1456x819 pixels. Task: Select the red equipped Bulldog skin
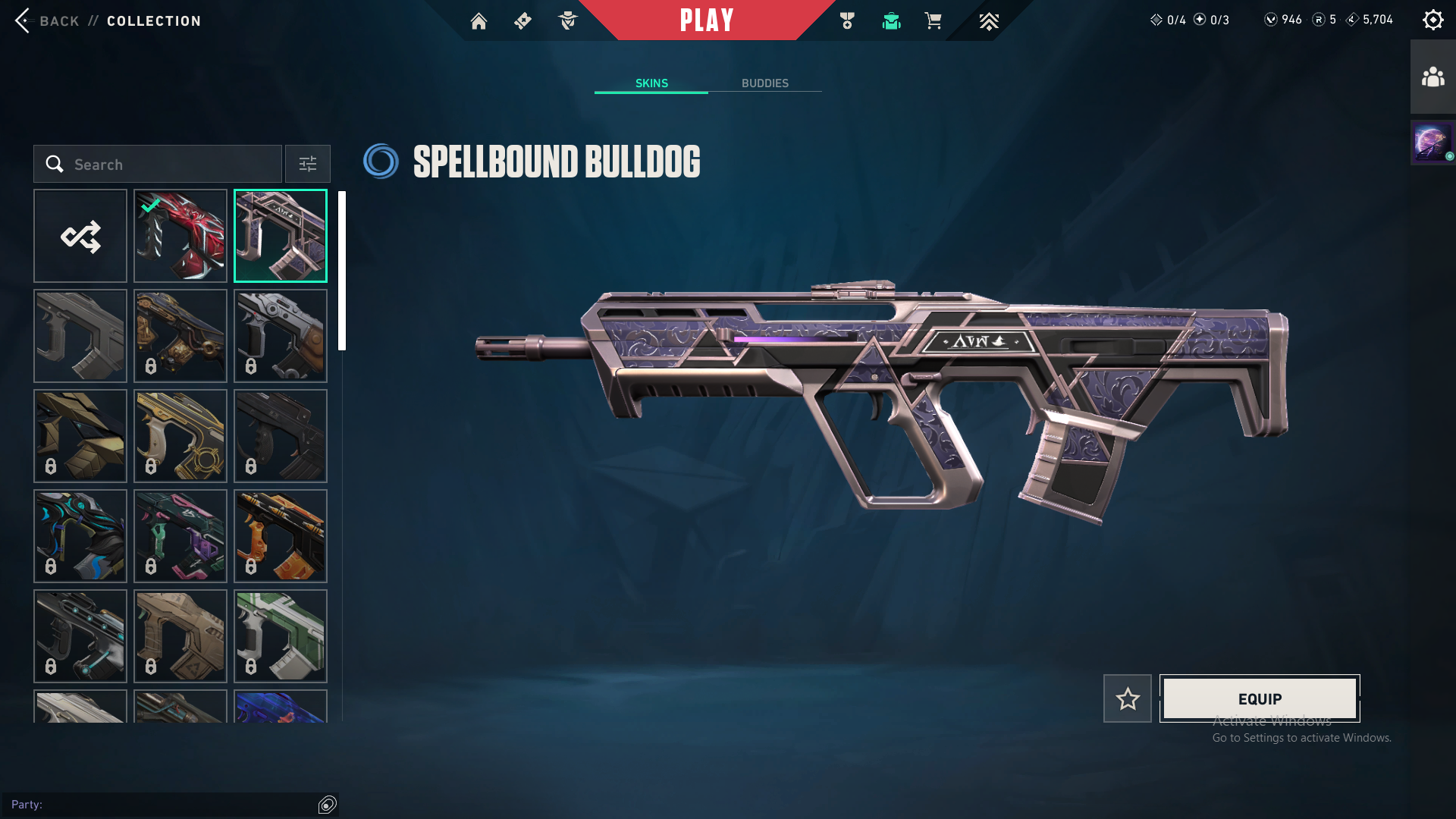click(180, 236)
